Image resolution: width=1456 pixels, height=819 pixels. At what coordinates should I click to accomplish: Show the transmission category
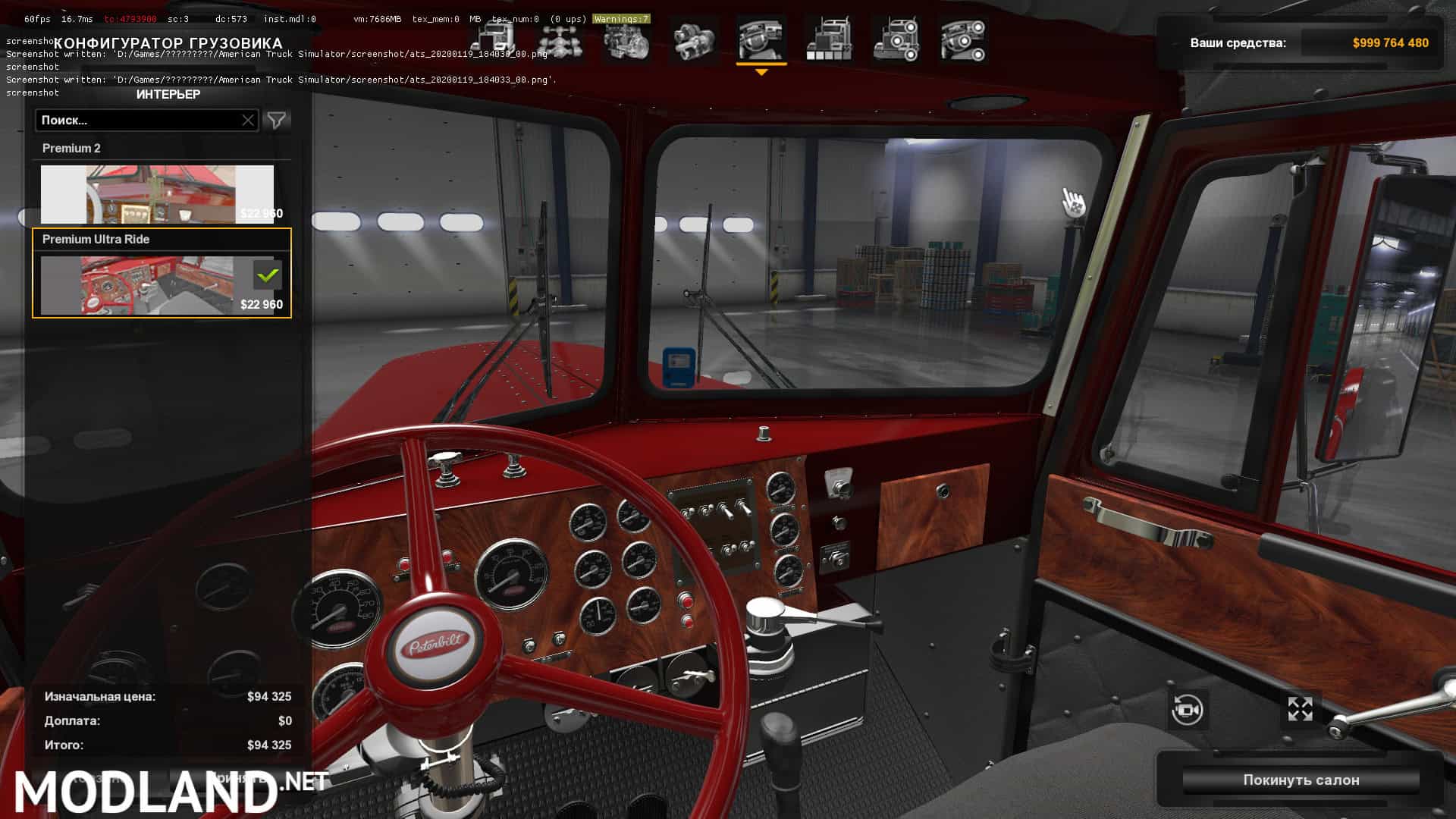[x=694, y=39]
